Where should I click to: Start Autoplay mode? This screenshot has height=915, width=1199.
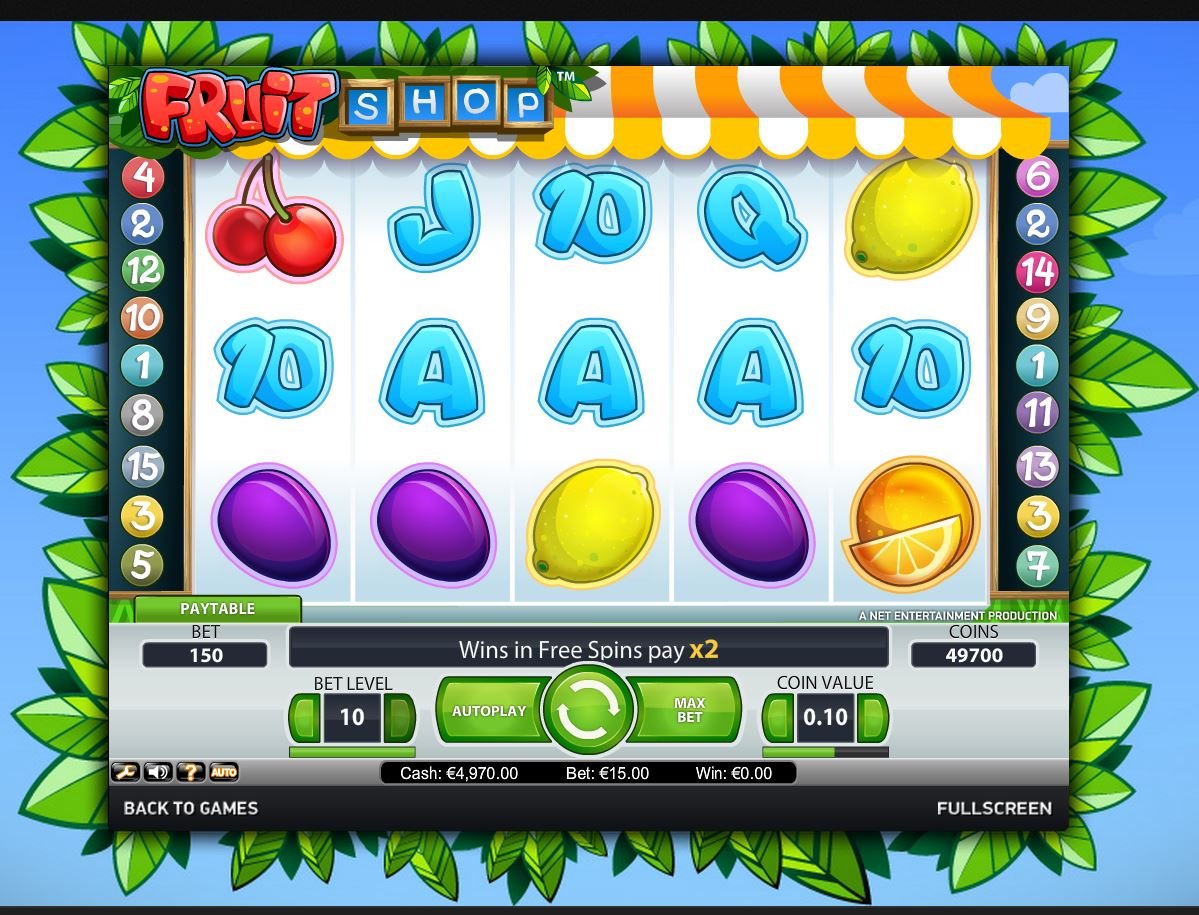point(489,711)
